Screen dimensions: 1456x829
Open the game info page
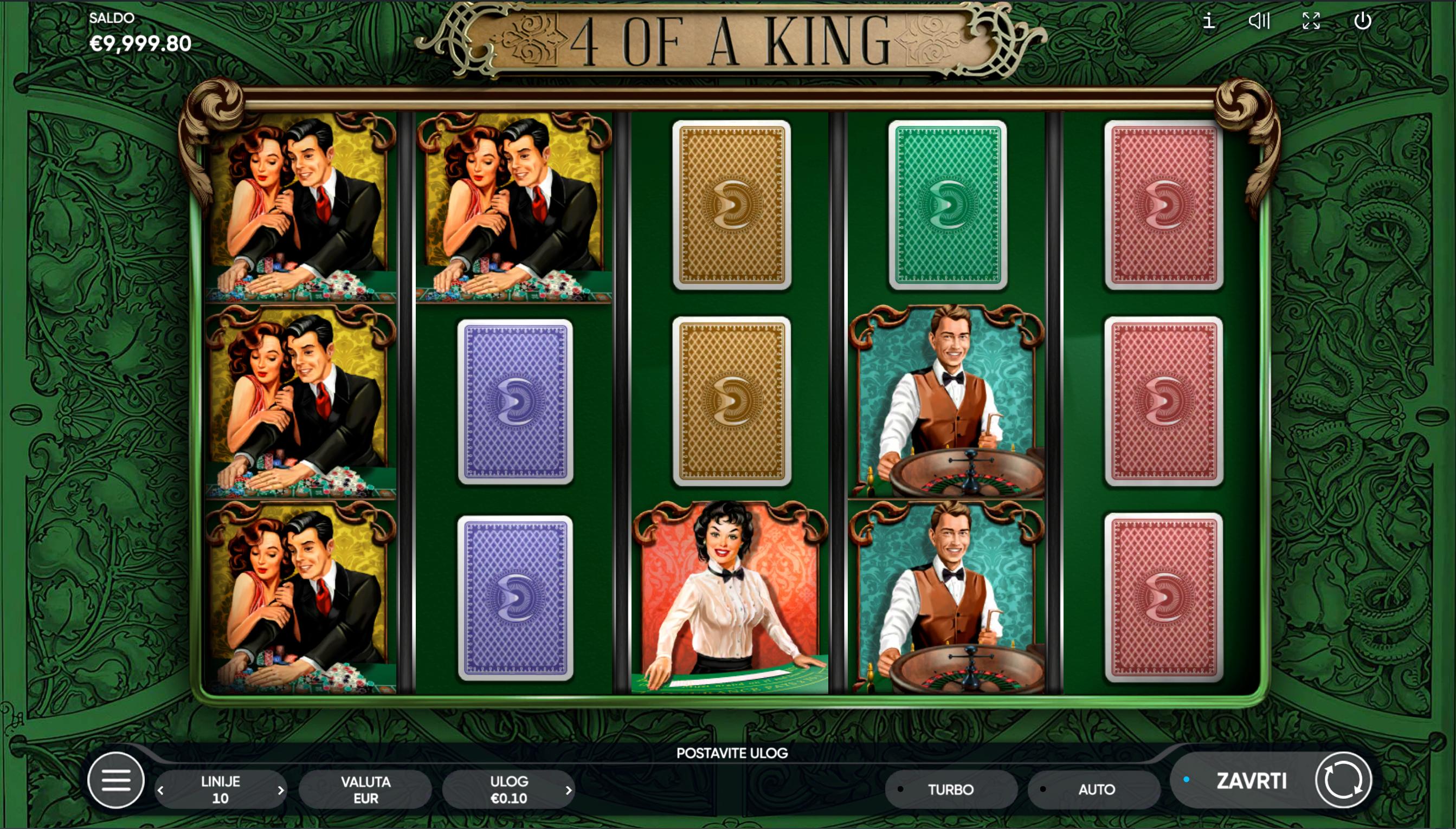(x=1208, y=22)
